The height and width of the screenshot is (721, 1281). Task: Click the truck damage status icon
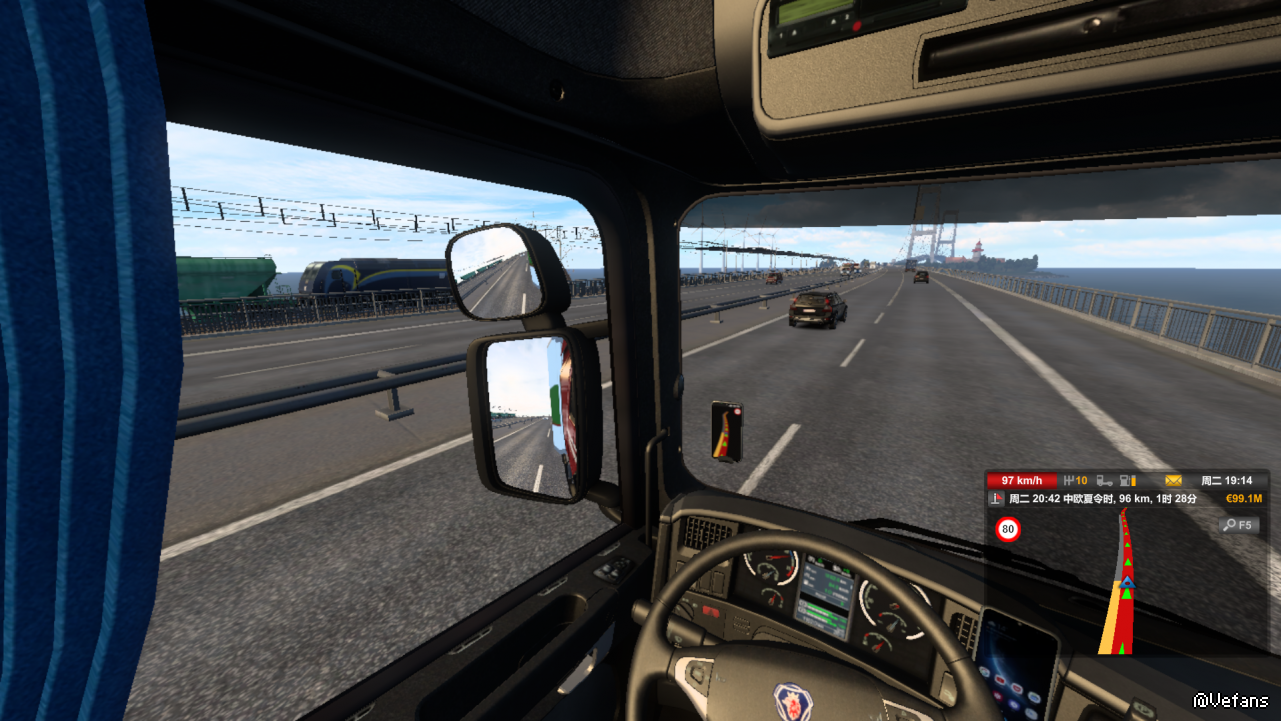(x=1104, y=481)
